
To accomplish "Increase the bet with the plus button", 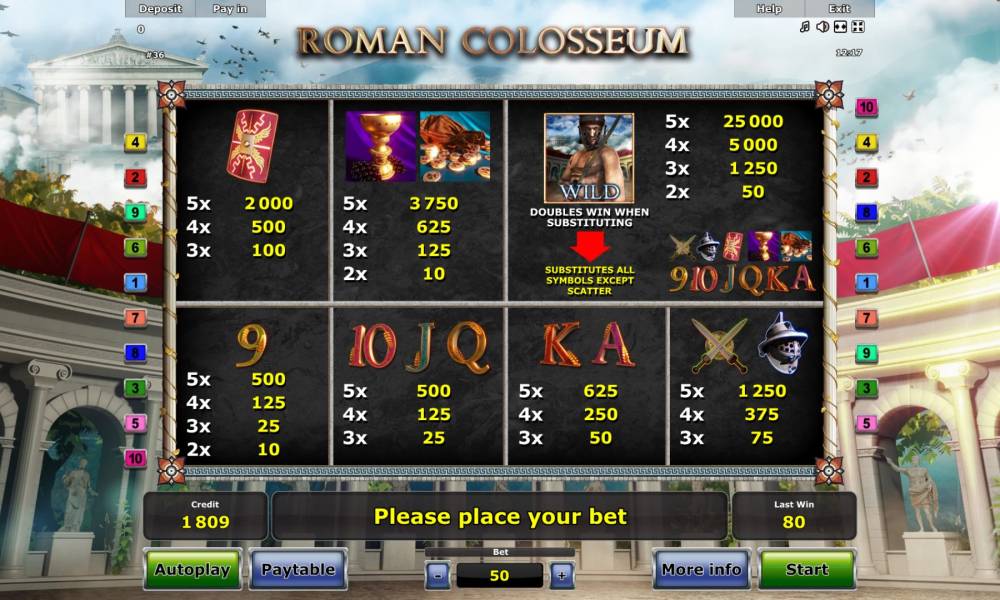I will [561, 575].
